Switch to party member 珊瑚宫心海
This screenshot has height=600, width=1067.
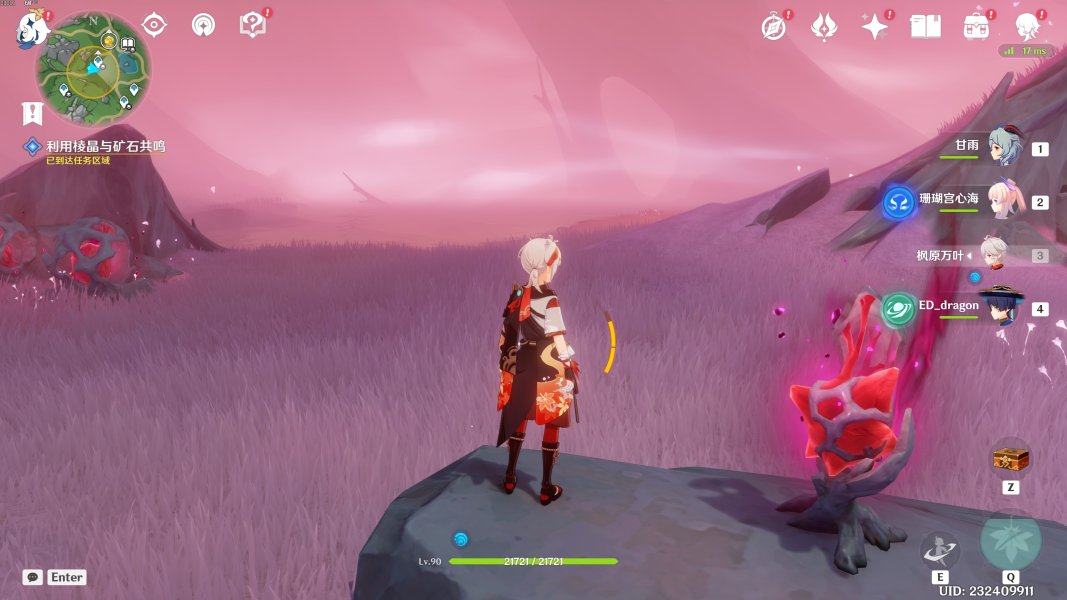(x=1003, y=200)
